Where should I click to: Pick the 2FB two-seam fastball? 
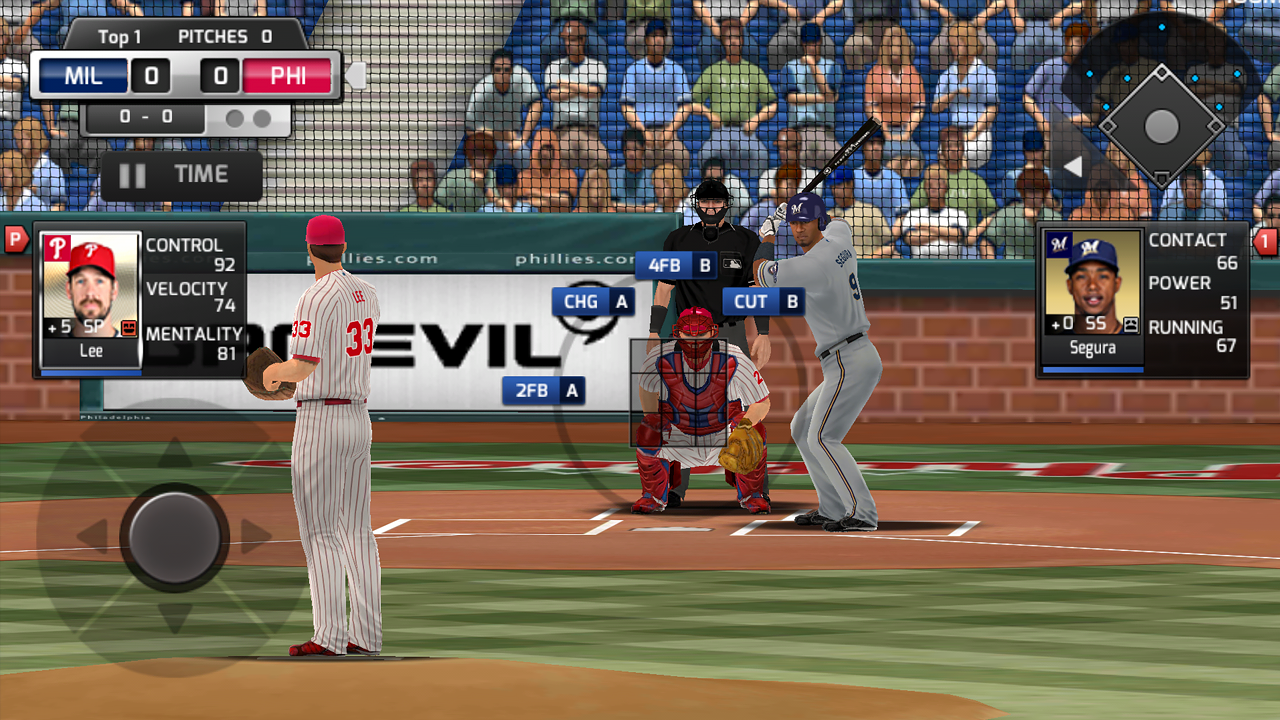click(543, 390)
